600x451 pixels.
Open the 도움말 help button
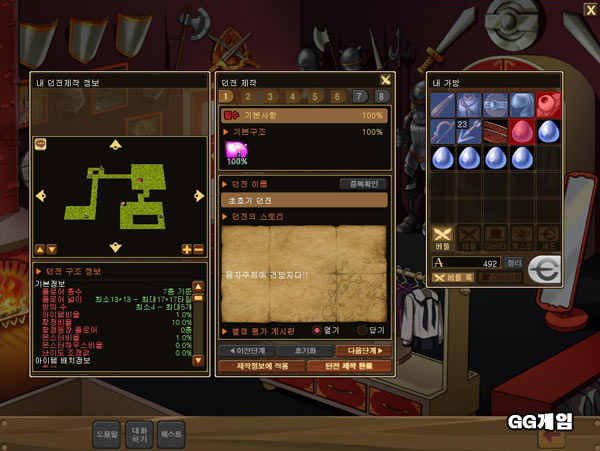(107, 435)
